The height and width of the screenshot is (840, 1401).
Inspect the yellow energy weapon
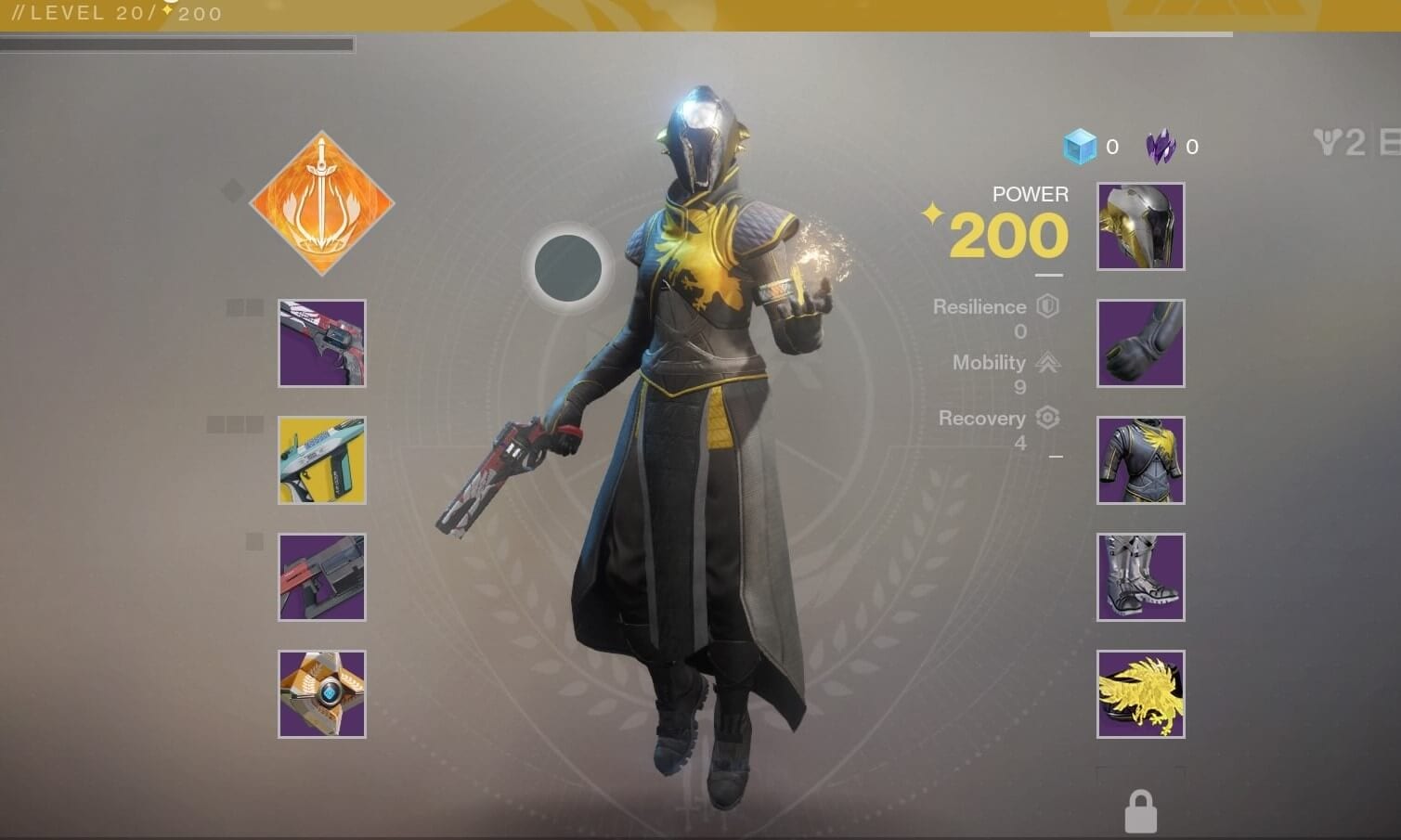click(322, 460)
